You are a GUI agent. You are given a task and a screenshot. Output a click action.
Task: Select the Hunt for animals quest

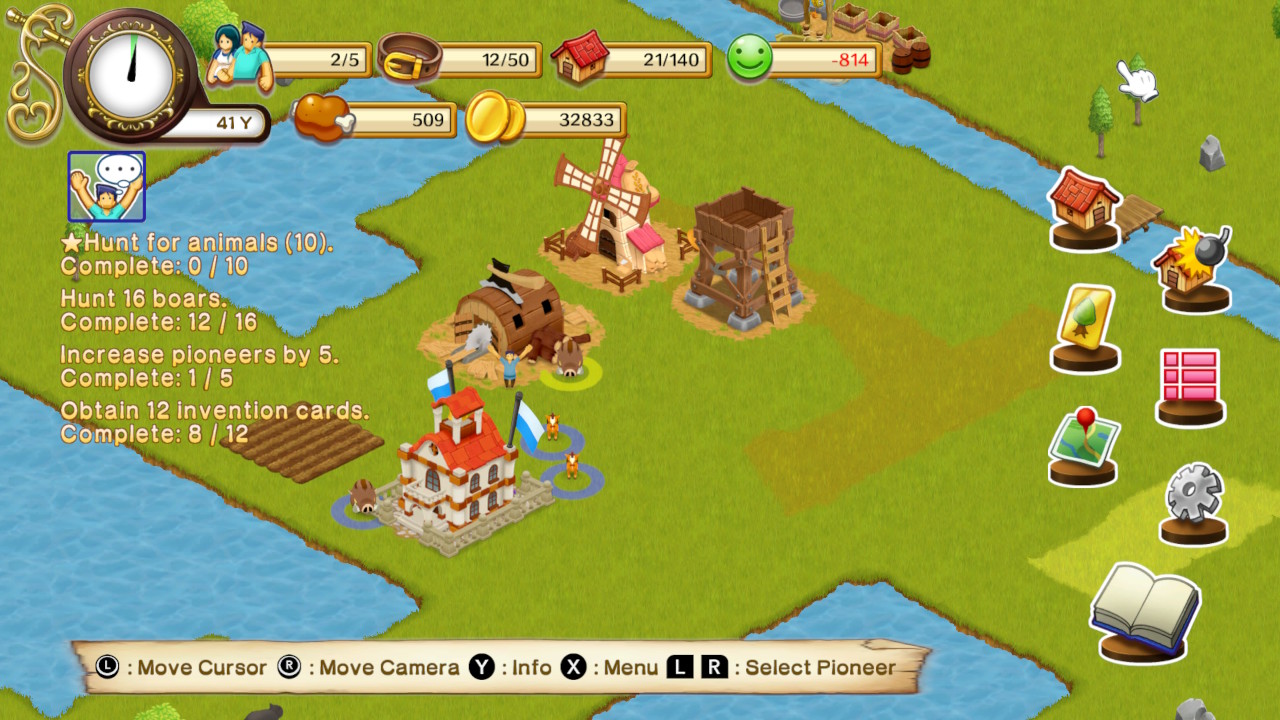(x=197, y=254)
